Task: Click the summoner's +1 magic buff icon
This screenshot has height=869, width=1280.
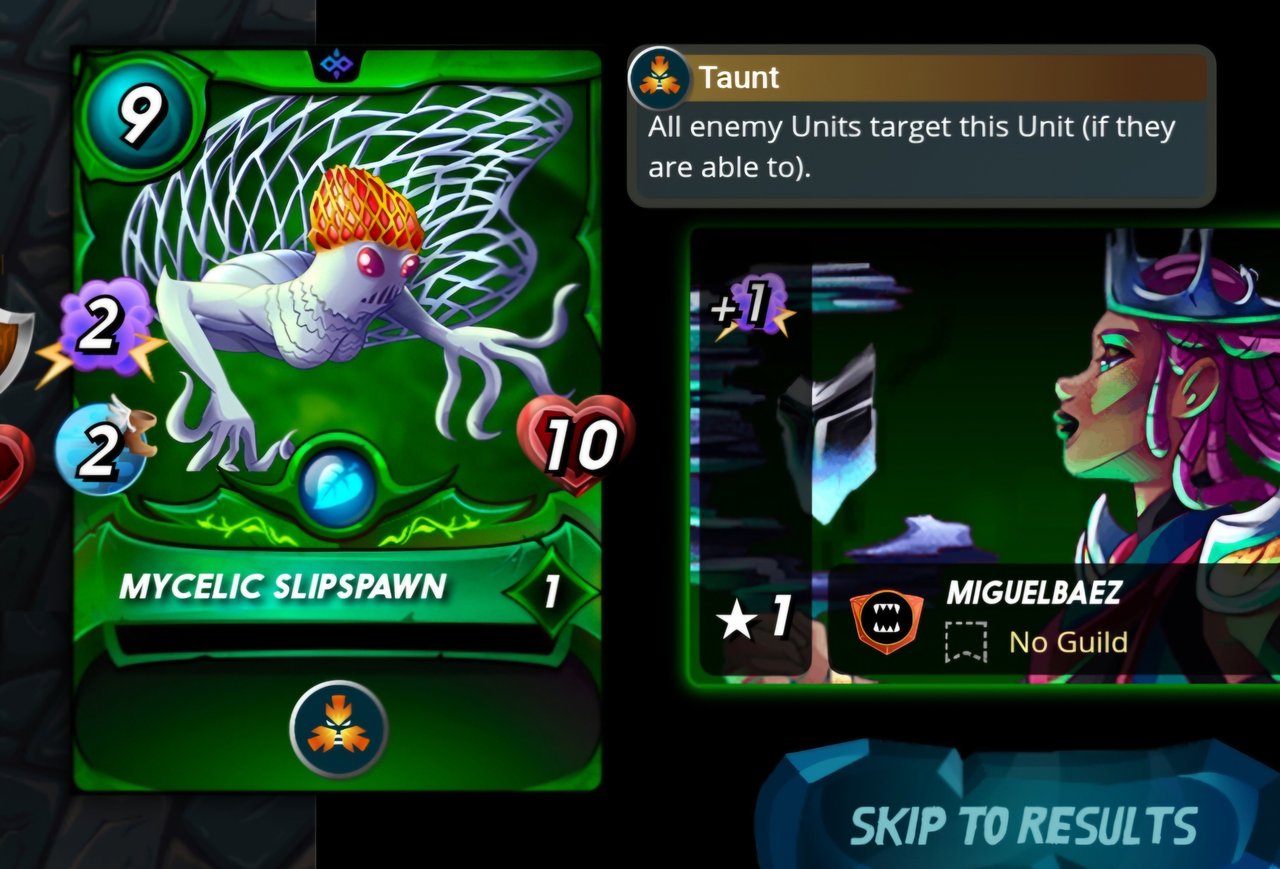Action: tap(751, 307)
